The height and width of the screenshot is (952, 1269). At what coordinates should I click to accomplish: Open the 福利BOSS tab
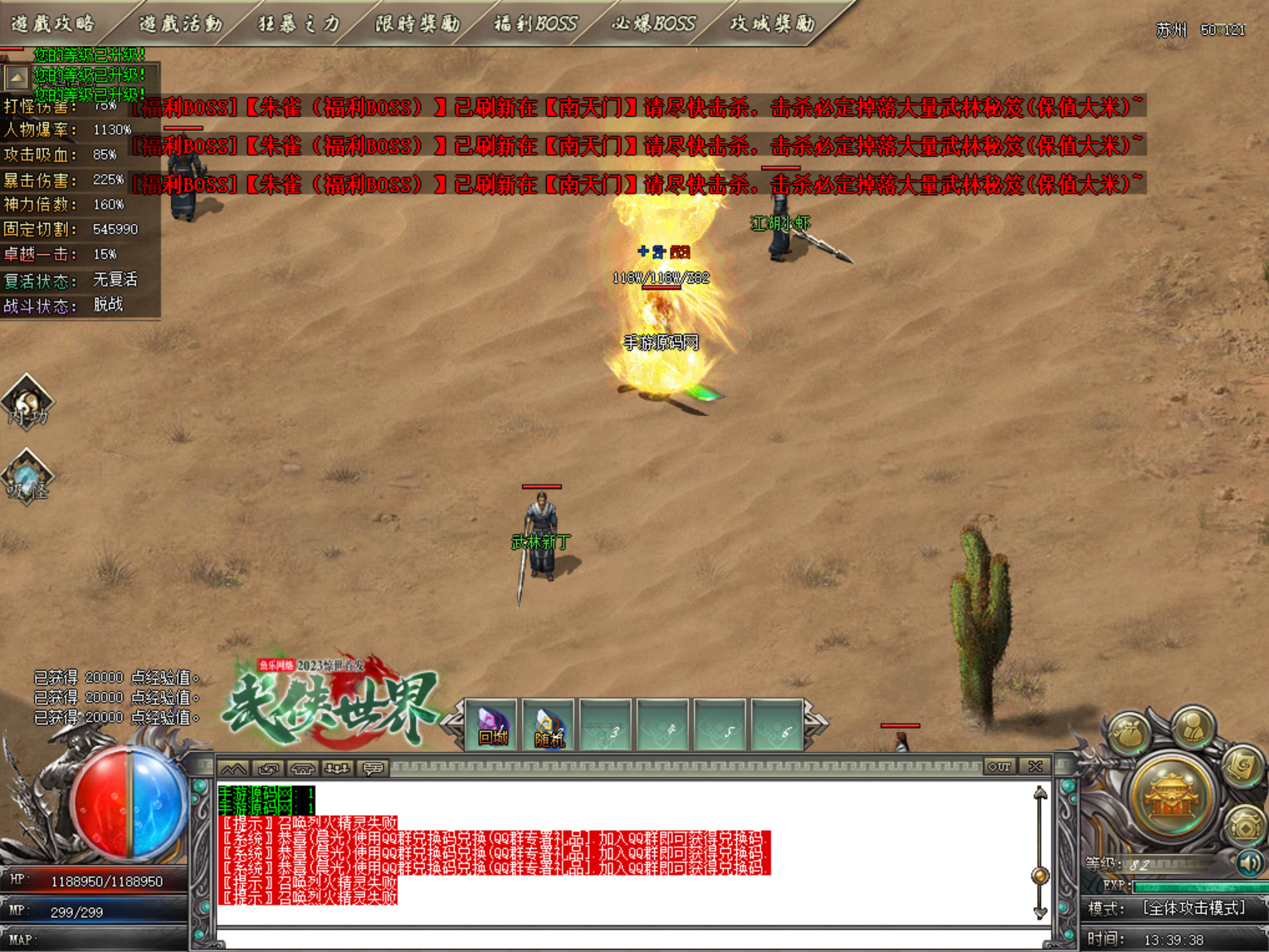pos(535,23)
